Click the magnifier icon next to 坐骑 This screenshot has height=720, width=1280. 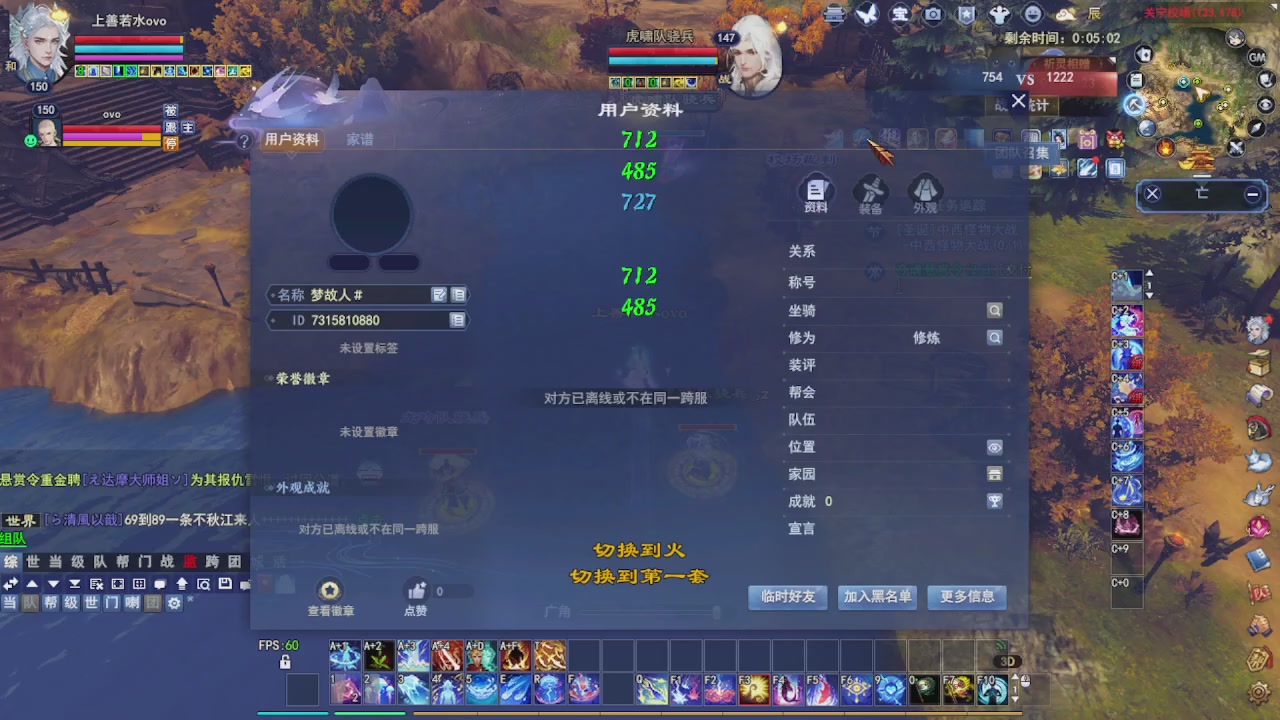[x=995, y=311]
